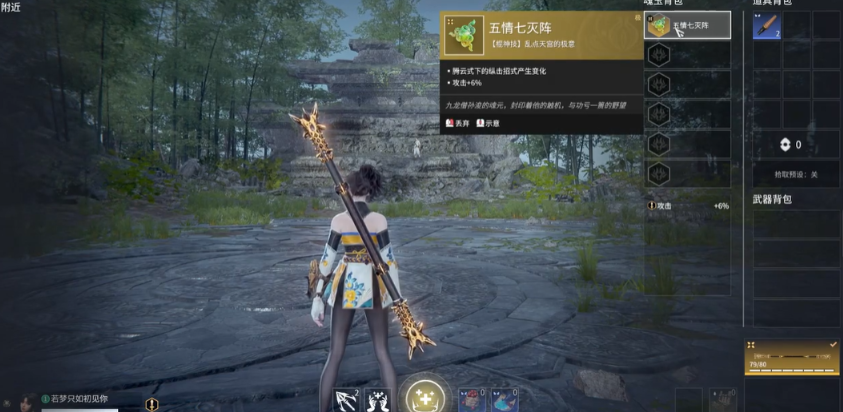Activate the golden circular ultimate ability

click(423, 397)
